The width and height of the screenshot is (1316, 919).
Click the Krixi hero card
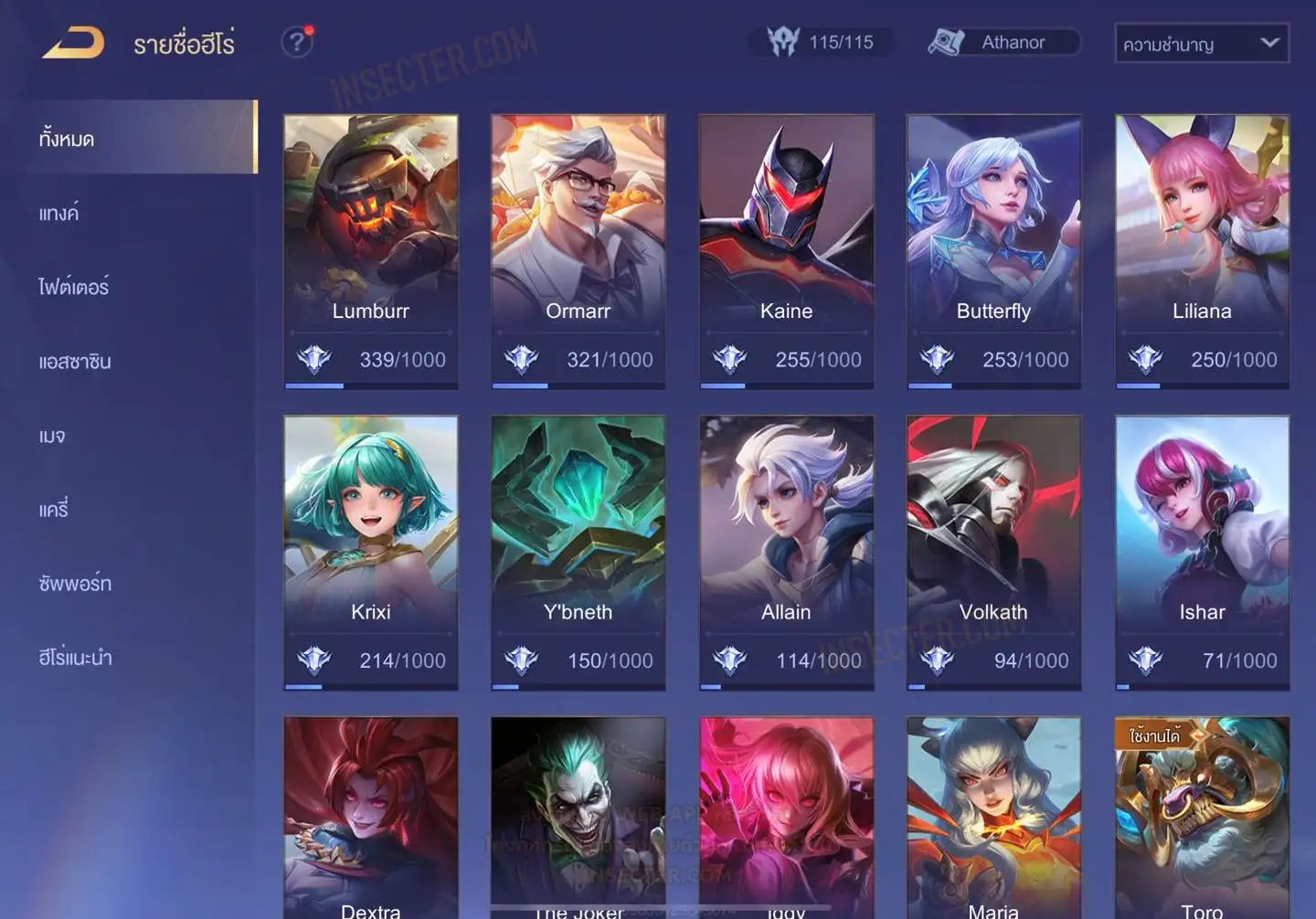[370, 539]
